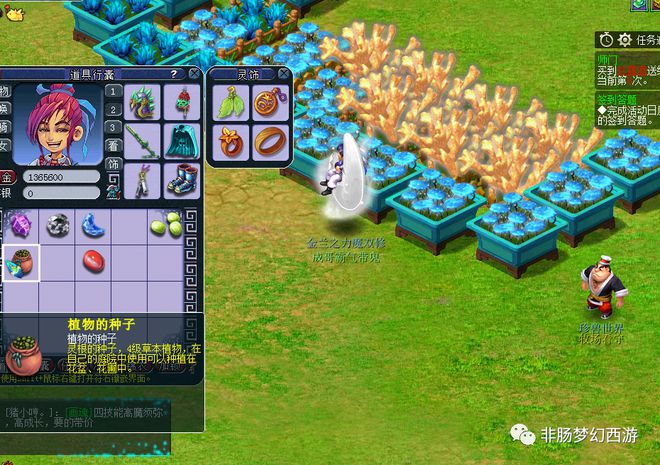Image resolution: width=660 pixels, height=465 pixels.
Task: Open the task tracker gear settings
Action: click(625, 40)
